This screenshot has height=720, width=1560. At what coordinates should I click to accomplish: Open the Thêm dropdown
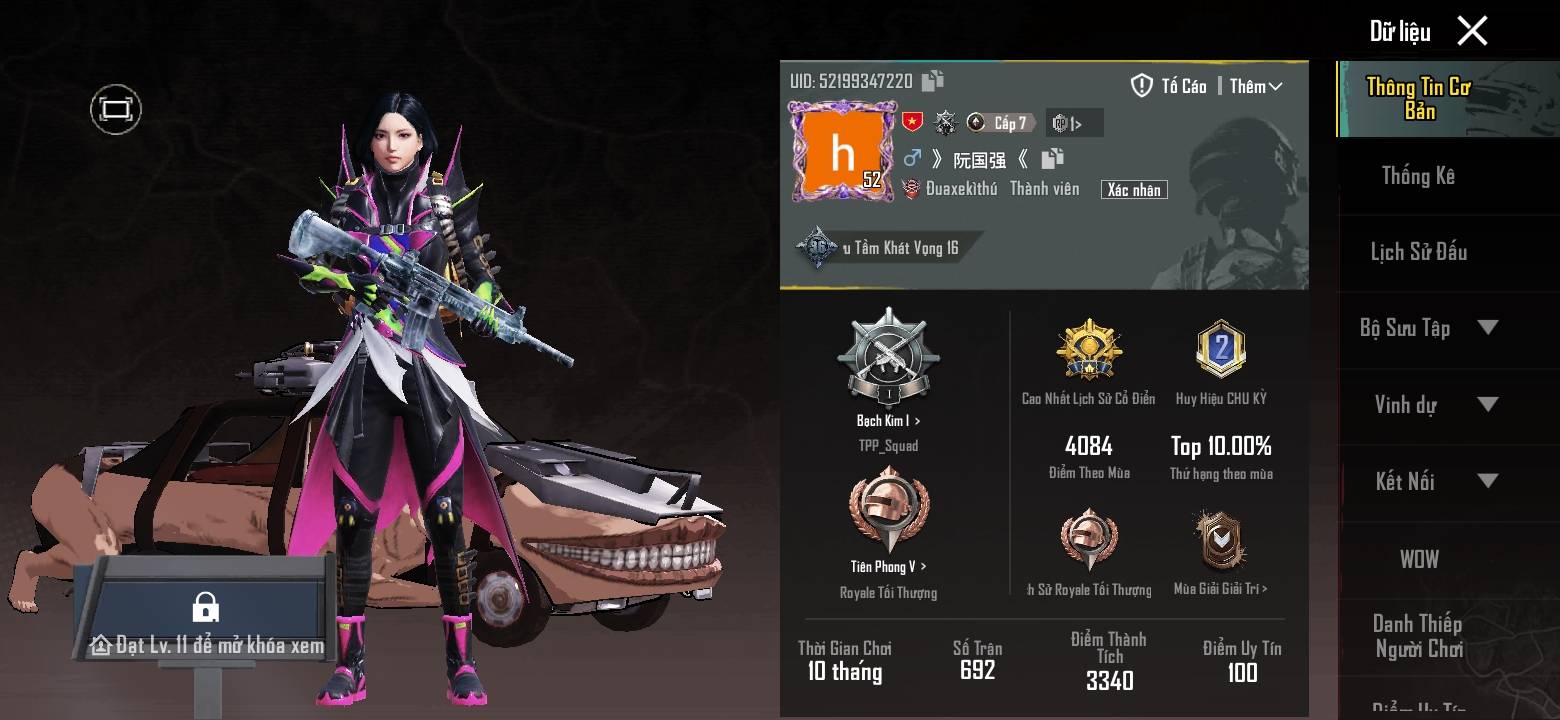coord(1255,87)
